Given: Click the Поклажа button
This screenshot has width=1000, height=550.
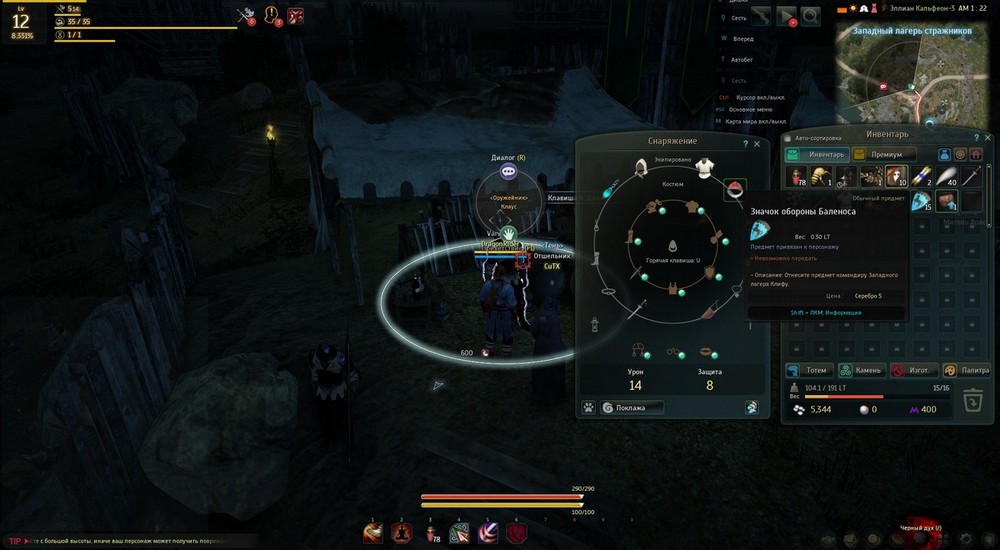Looking at the screenshot, I should [630, 408].
